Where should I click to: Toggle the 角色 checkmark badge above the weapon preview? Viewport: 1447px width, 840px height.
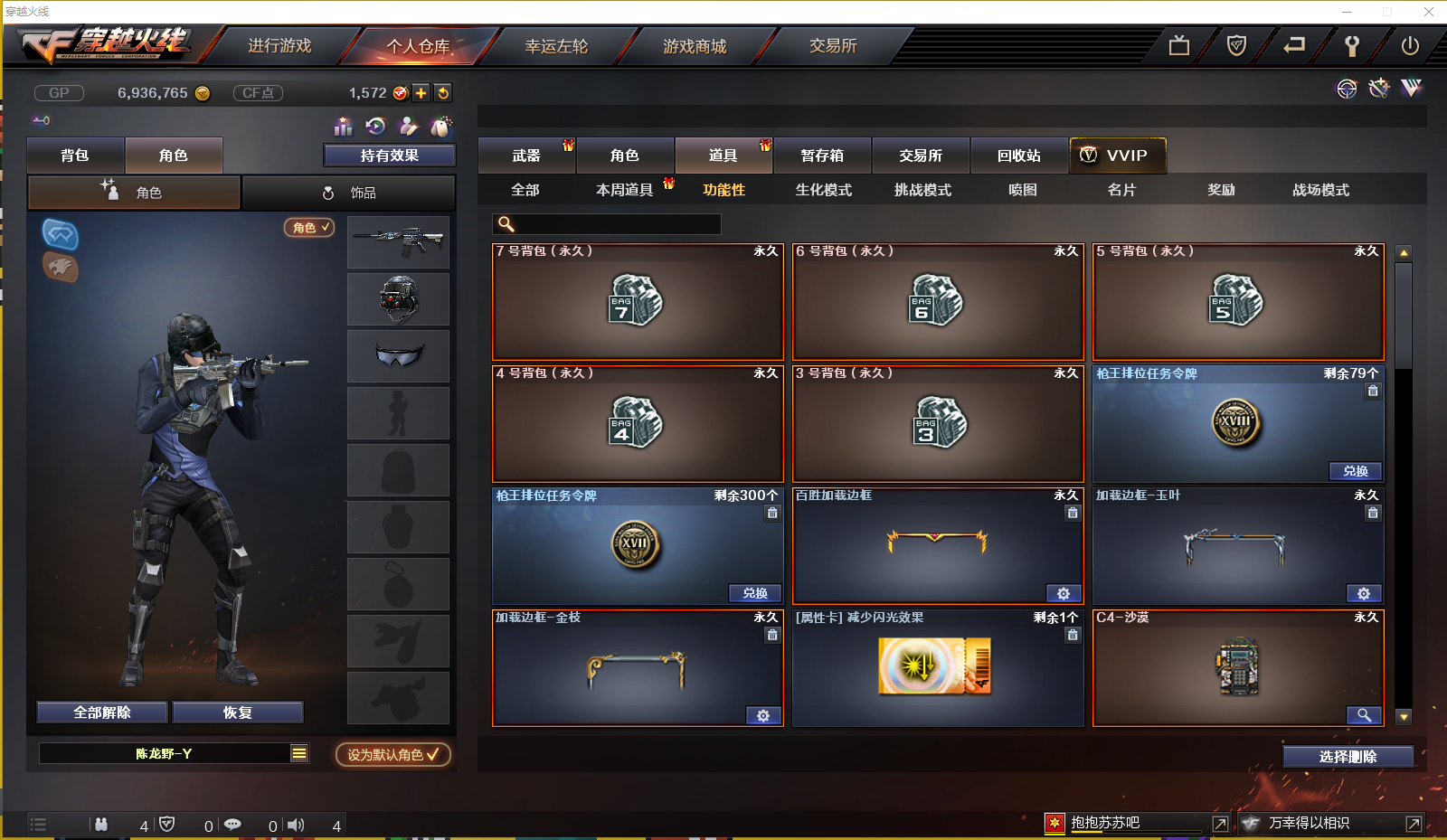click(309, 228)
